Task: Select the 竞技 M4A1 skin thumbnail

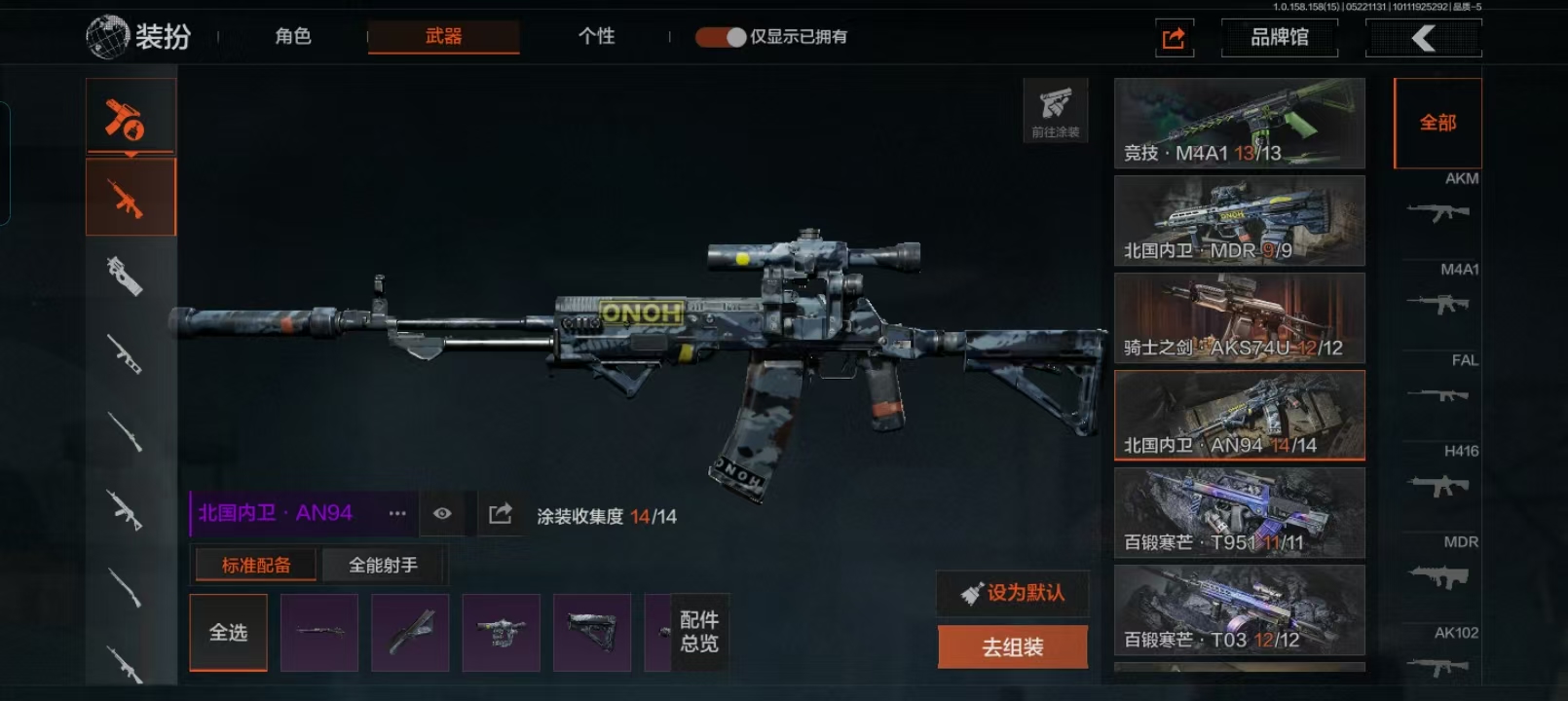Action: click(x=1239, y=123)
